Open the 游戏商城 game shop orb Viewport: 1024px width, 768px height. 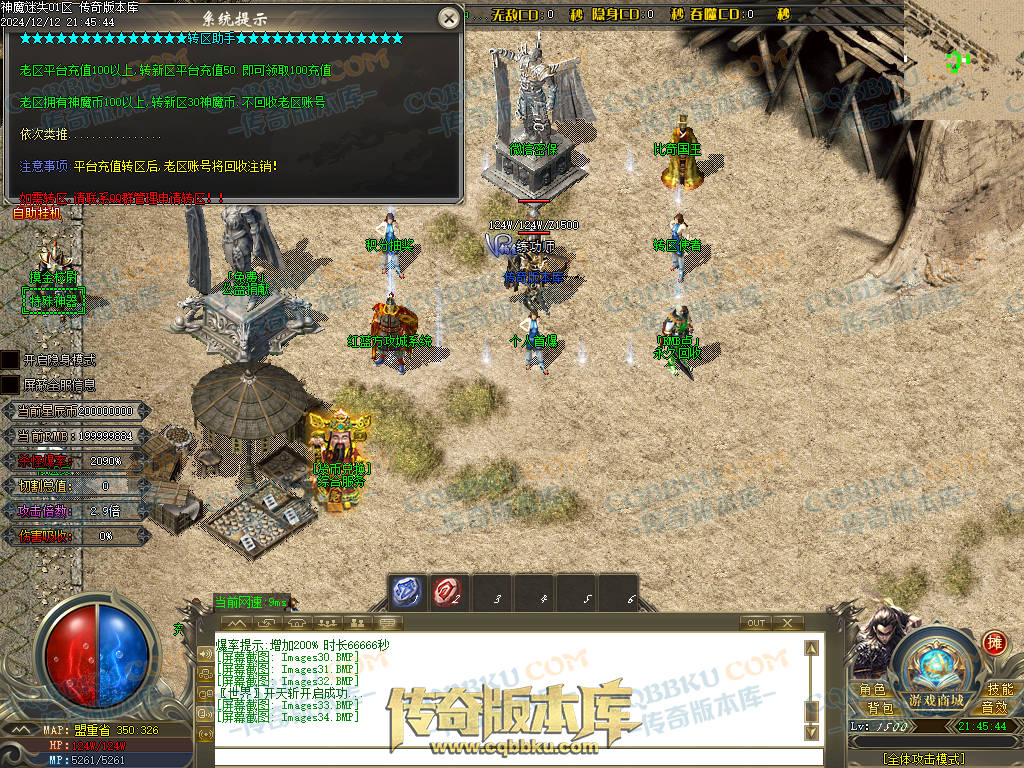point(936,670)
